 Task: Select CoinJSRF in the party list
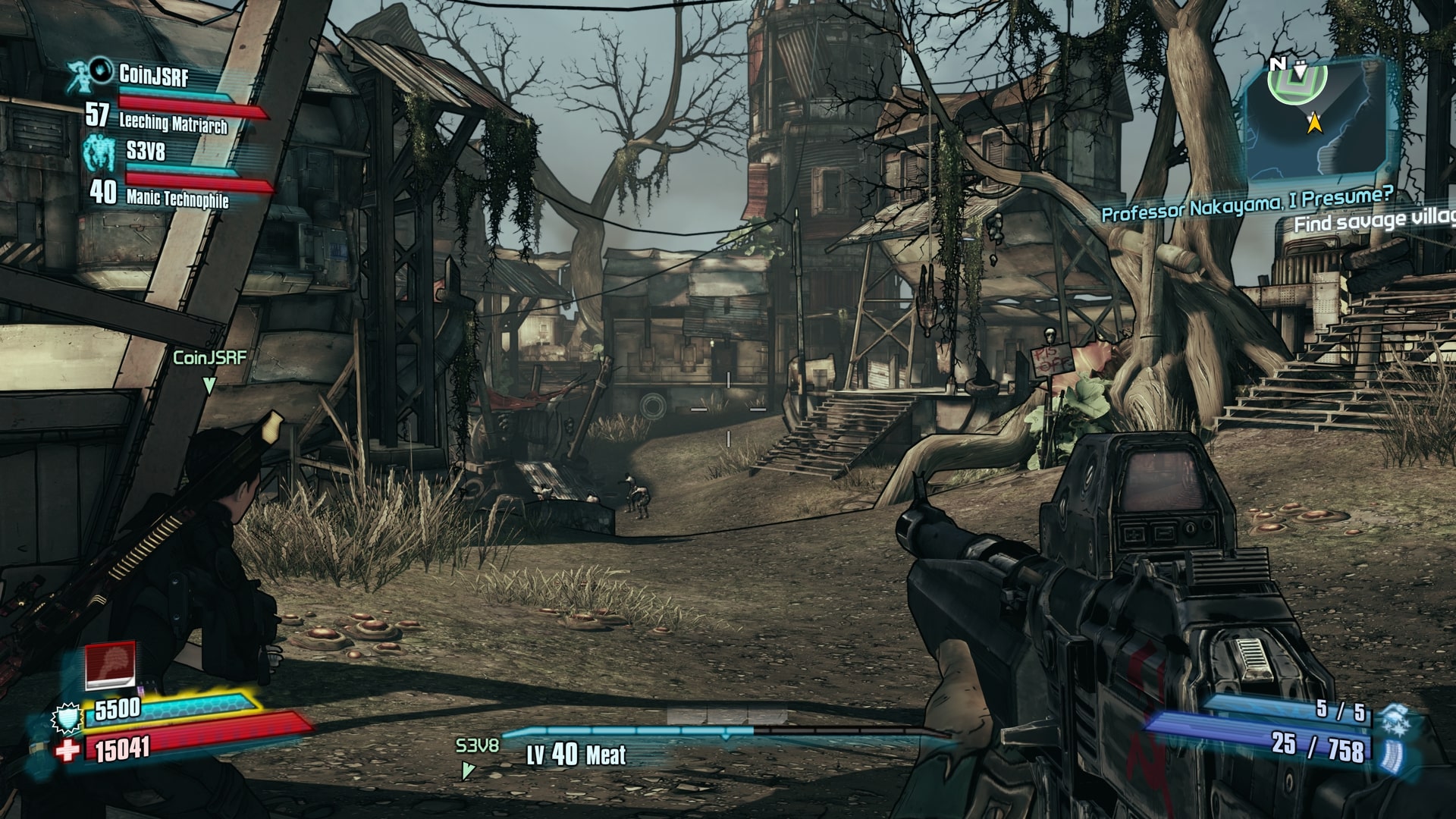point(153,75)
